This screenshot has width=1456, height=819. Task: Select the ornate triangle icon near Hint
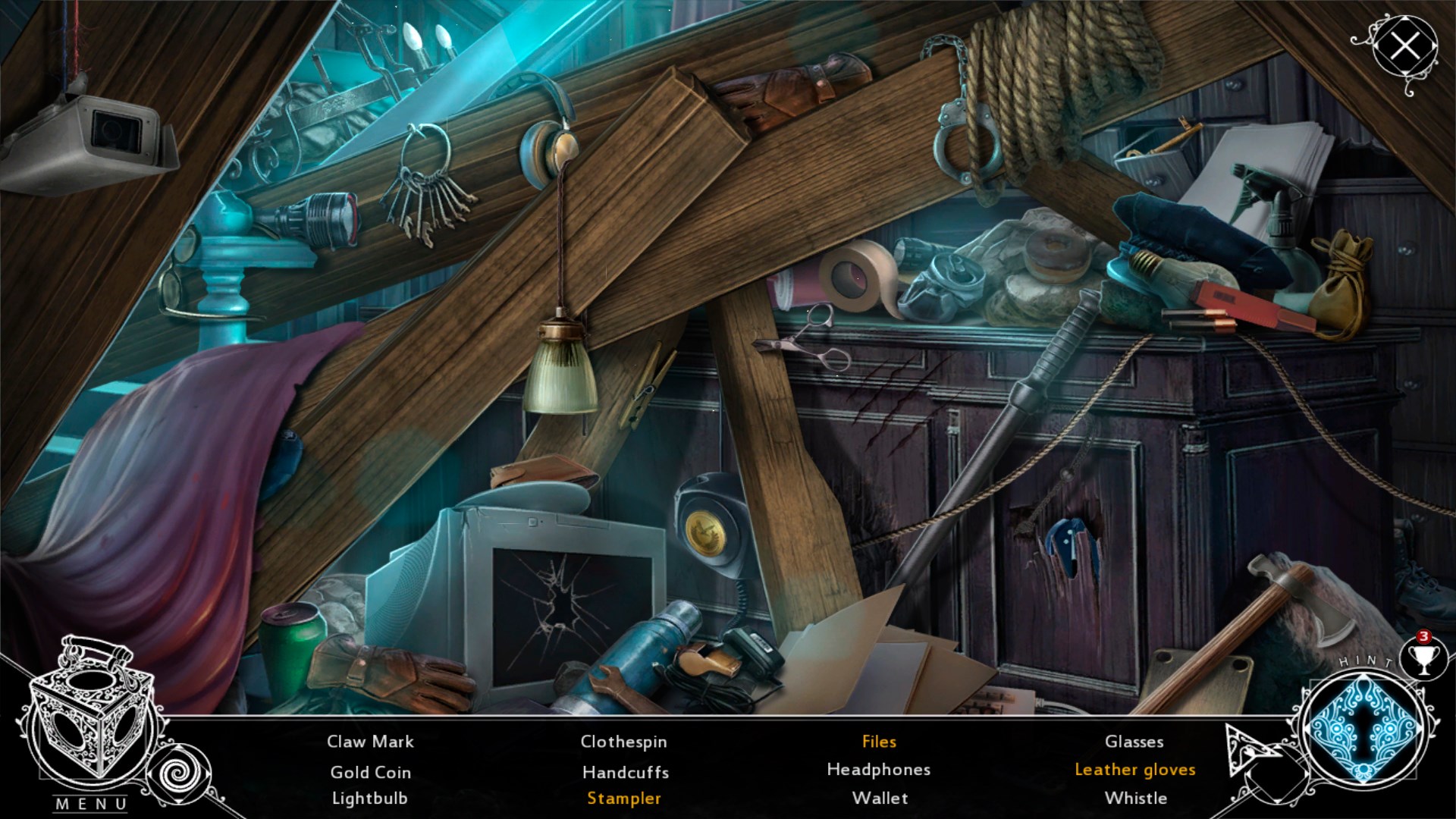coord(1249,749)
